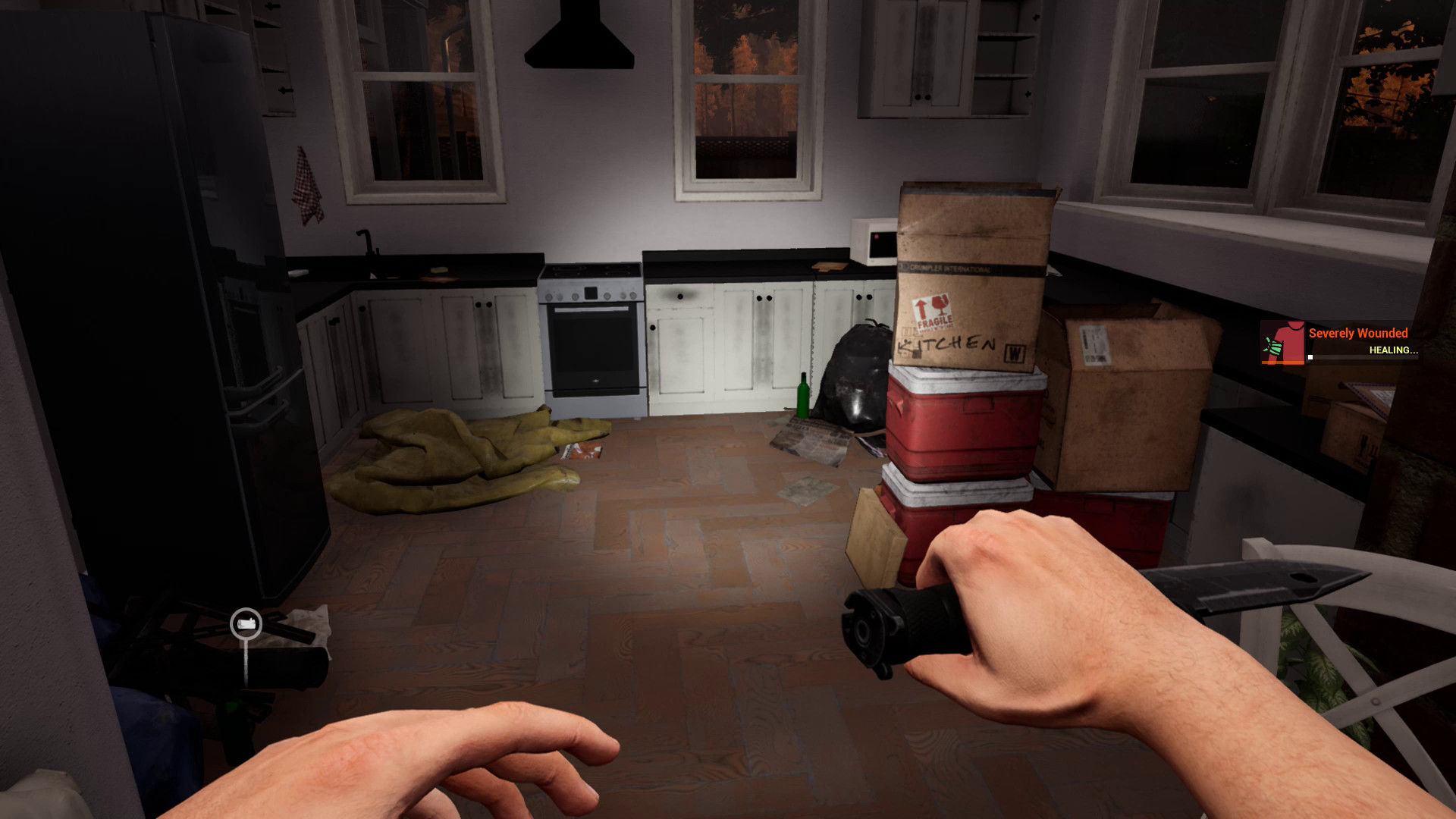Click the Severely Wounded text label
The height and width of the screenshot is (819, 1456).
click(x=1357, y=333)
